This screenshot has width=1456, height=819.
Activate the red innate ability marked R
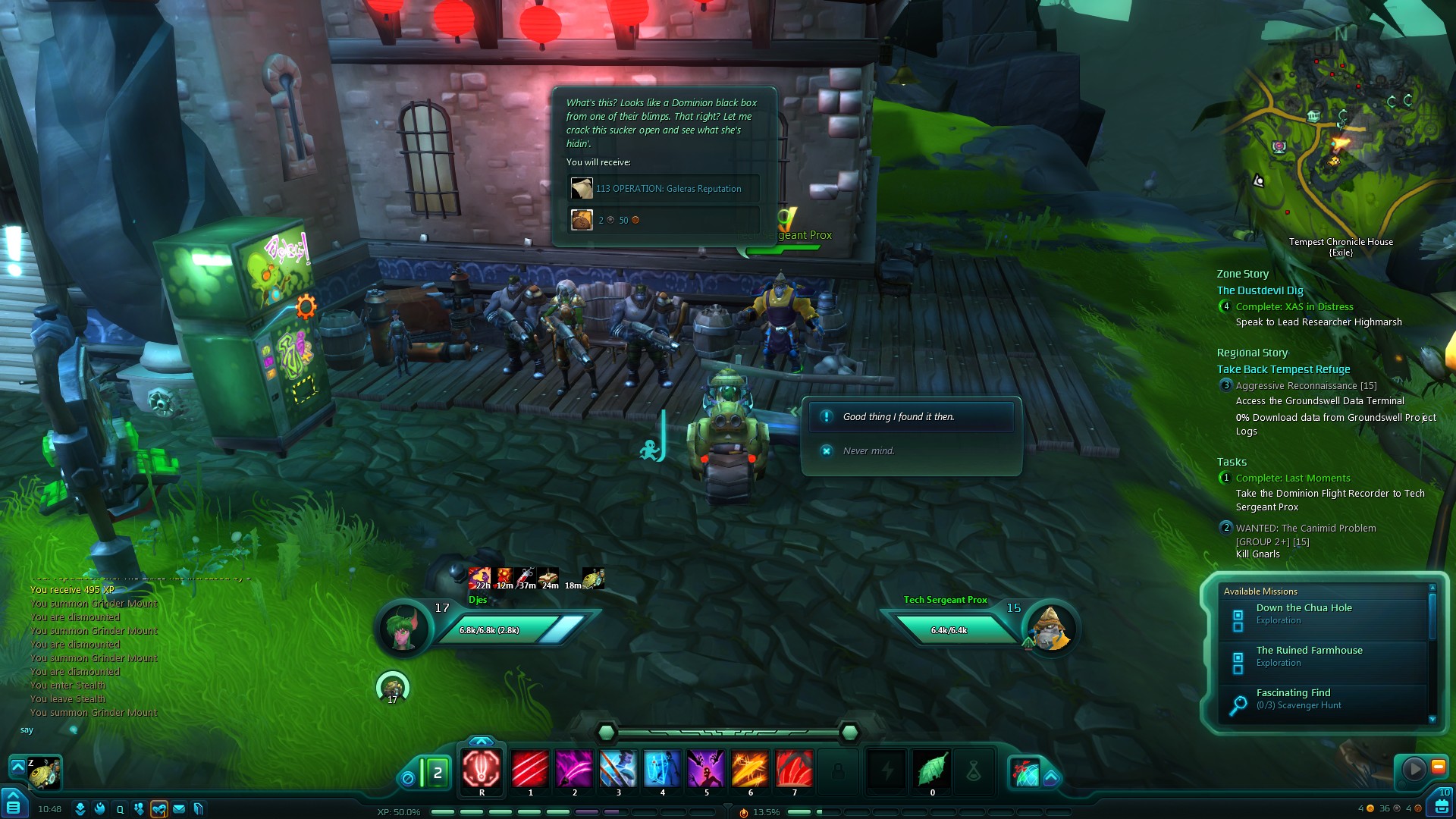point(482,769)
